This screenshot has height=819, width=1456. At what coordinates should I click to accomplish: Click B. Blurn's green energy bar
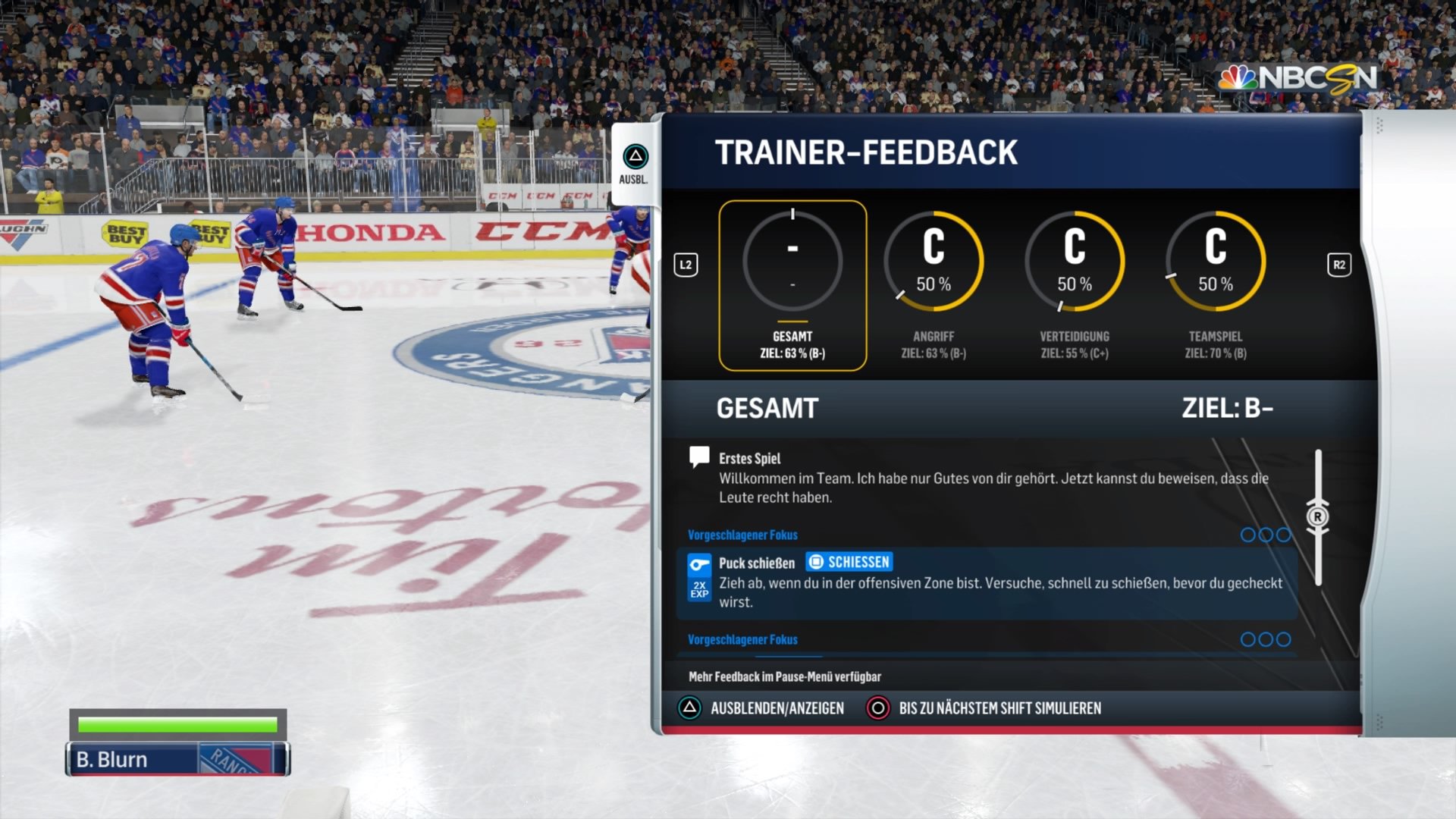[176, 724]
